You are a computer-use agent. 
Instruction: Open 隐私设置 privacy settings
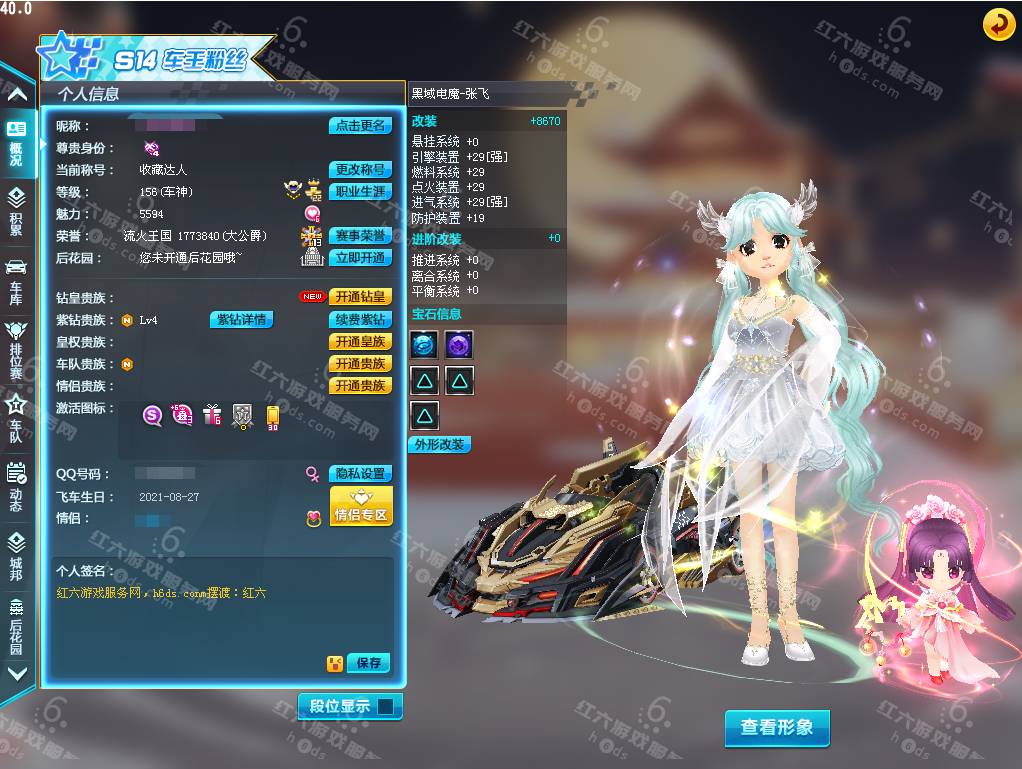point(360,474)
